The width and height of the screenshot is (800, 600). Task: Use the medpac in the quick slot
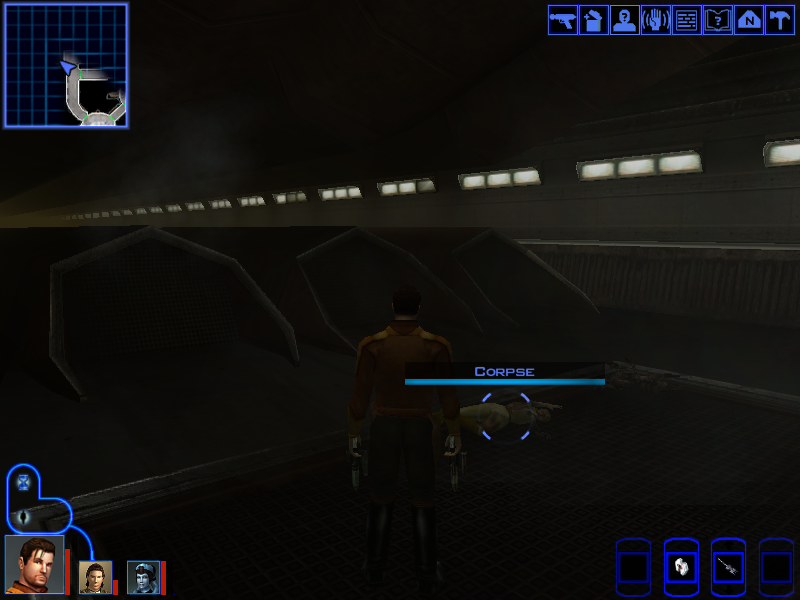(681, 567)
